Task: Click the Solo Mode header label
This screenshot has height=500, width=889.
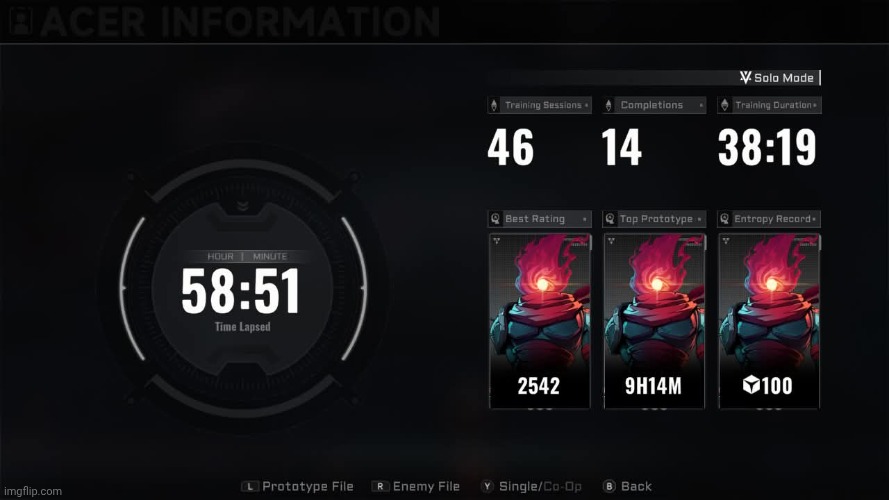Action: [778, 78]
